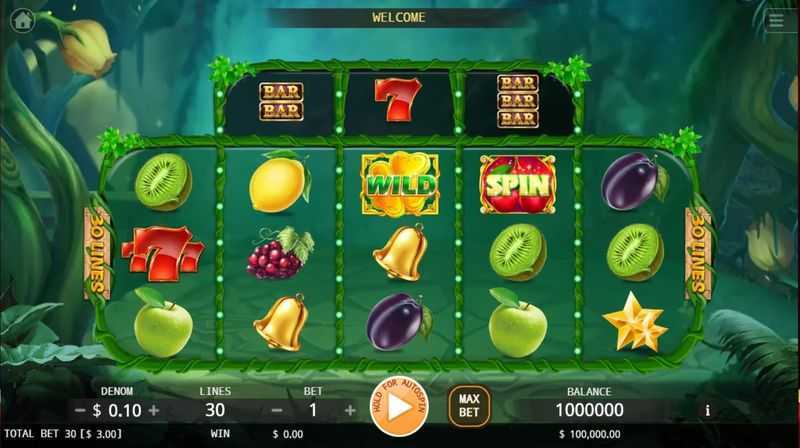Decrease the denomination with the minus button
The height and width of the screenshot is (448, 800).
click(x=80, y=410)
